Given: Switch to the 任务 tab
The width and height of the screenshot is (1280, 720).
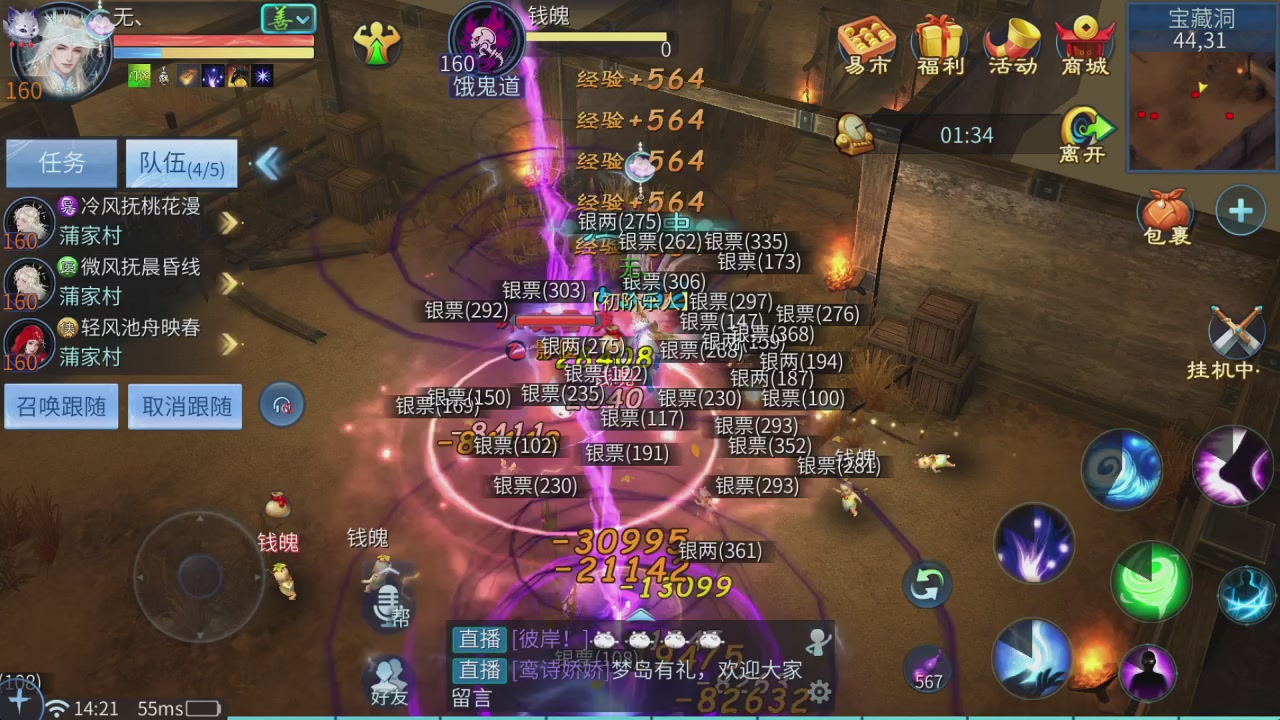Looking at the screenshot, I should coord(61,163).
